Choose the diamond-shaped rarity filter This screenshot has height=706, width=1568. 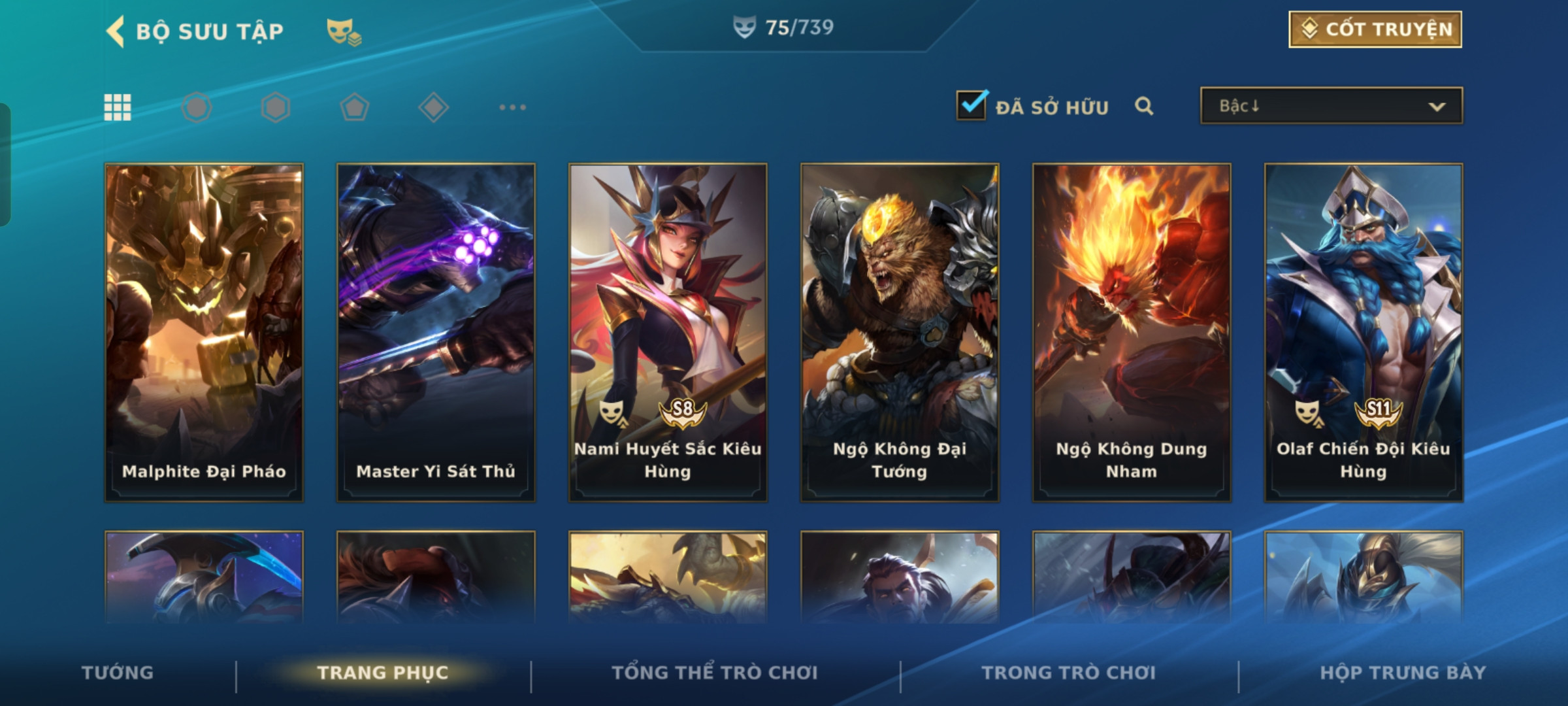click(x=433, y=107)
